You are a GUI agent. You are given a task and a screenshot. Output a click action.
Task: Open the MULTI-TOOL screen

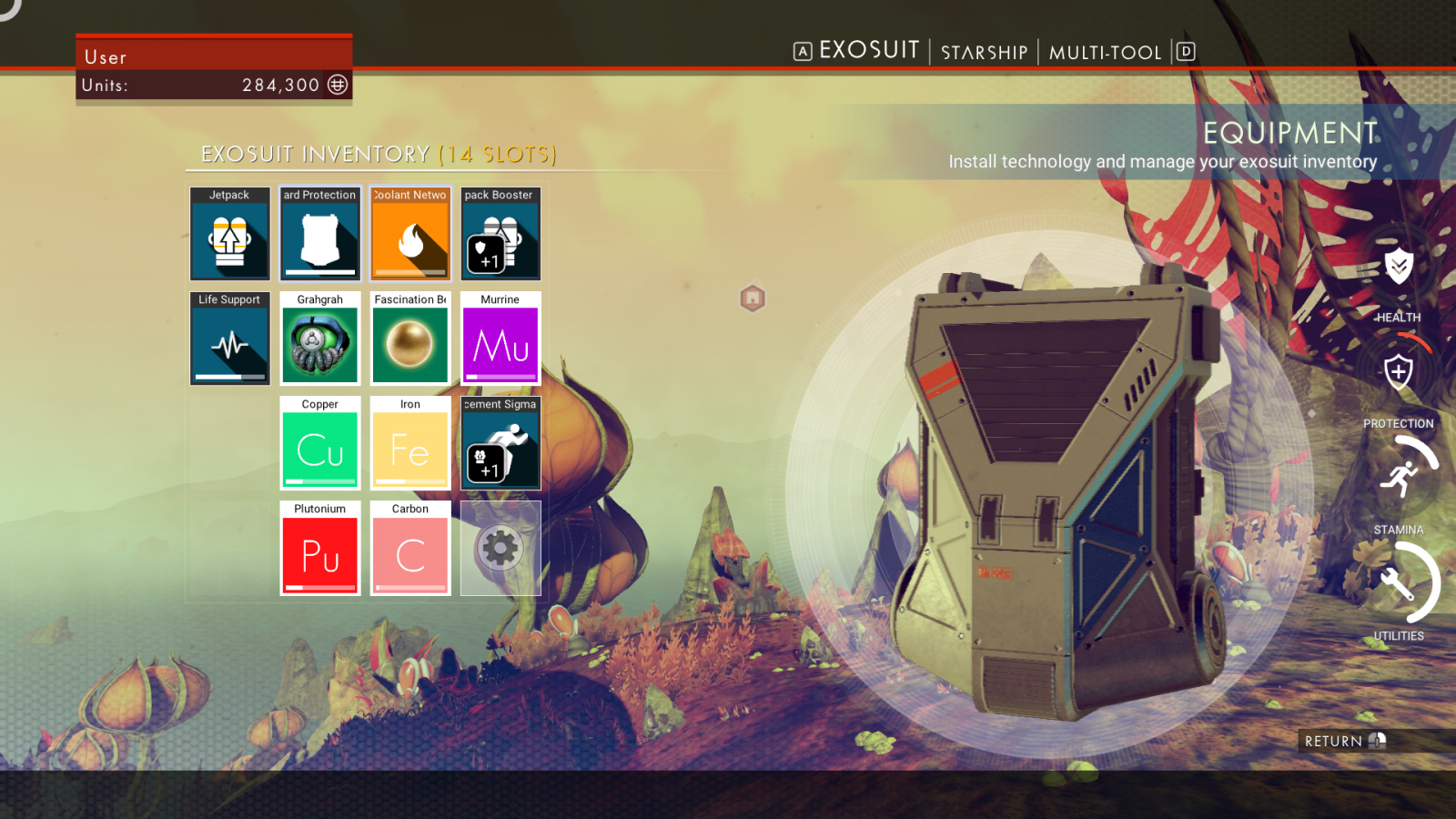(x=1107, y=53)
